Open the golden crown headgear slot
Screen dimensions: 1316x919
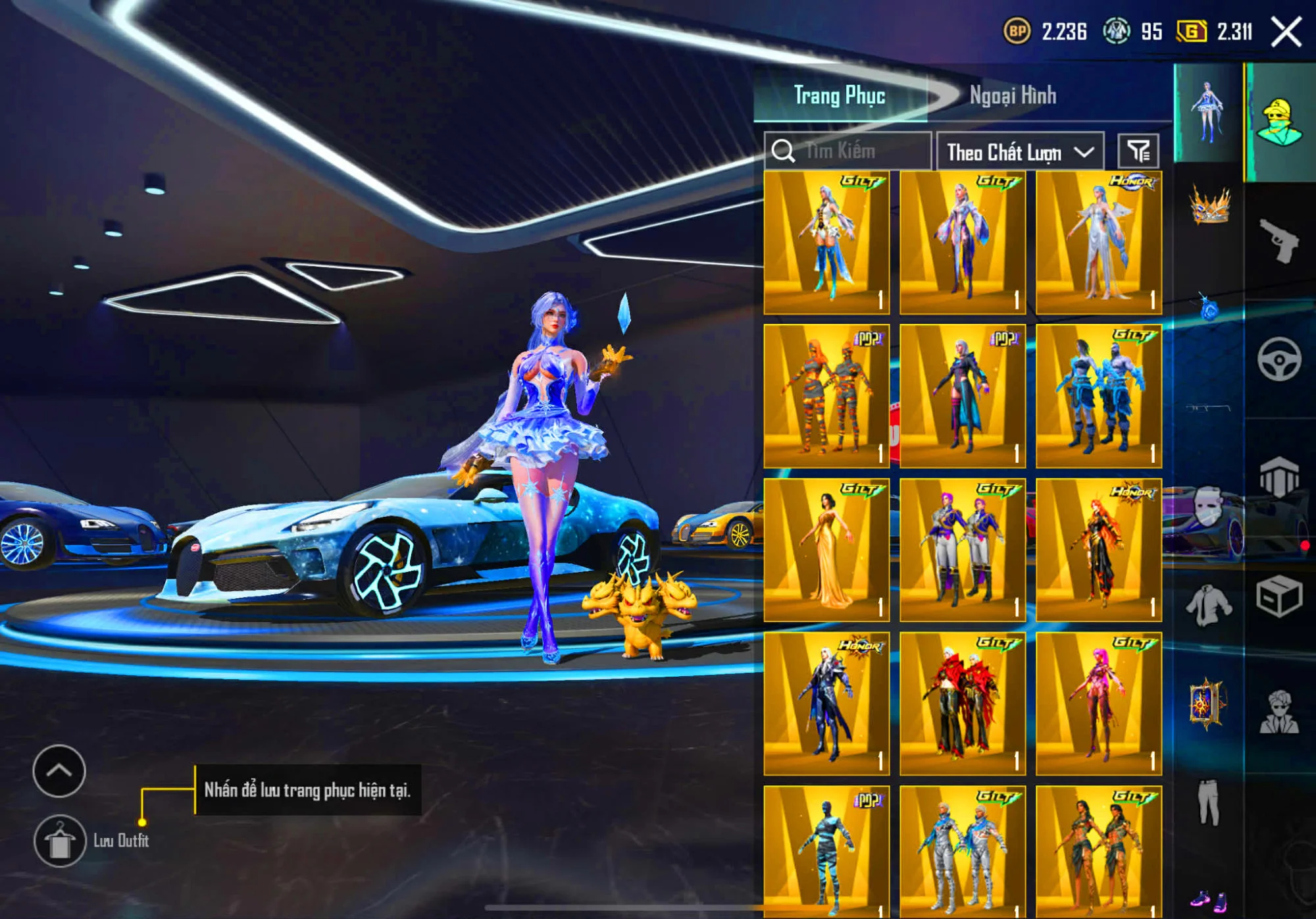1209,204
